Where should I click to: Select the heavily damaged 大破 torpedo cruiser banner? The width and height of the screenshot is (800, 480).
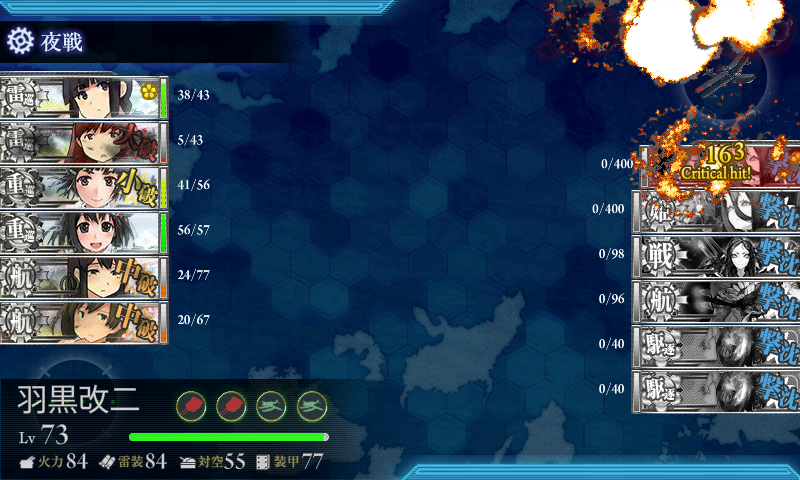84,142
